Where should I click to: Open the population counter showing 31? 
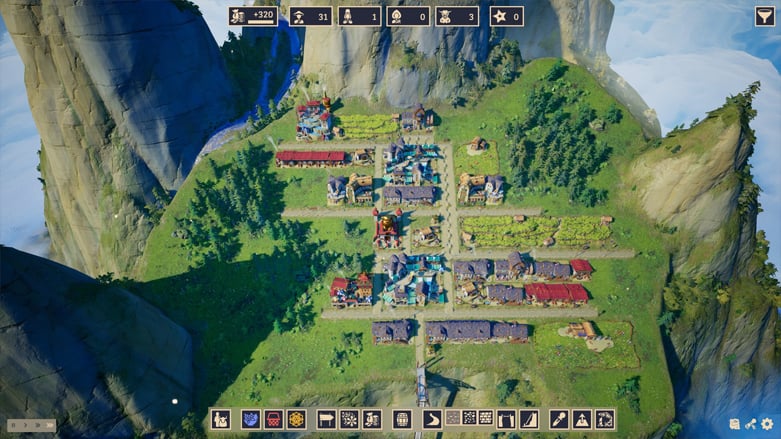click(x=310, y=16)
